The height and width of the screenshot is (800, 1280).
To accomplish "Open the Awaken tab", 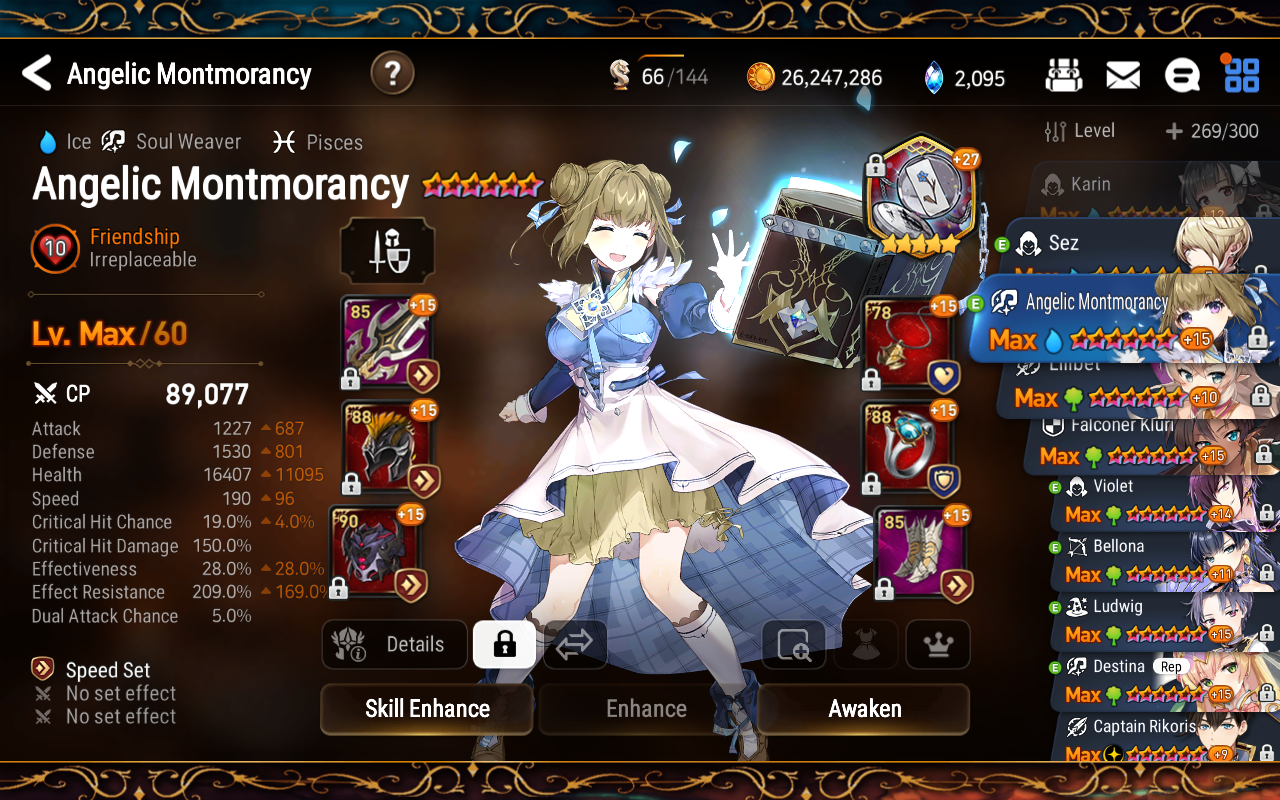I will tap(862, 709).
